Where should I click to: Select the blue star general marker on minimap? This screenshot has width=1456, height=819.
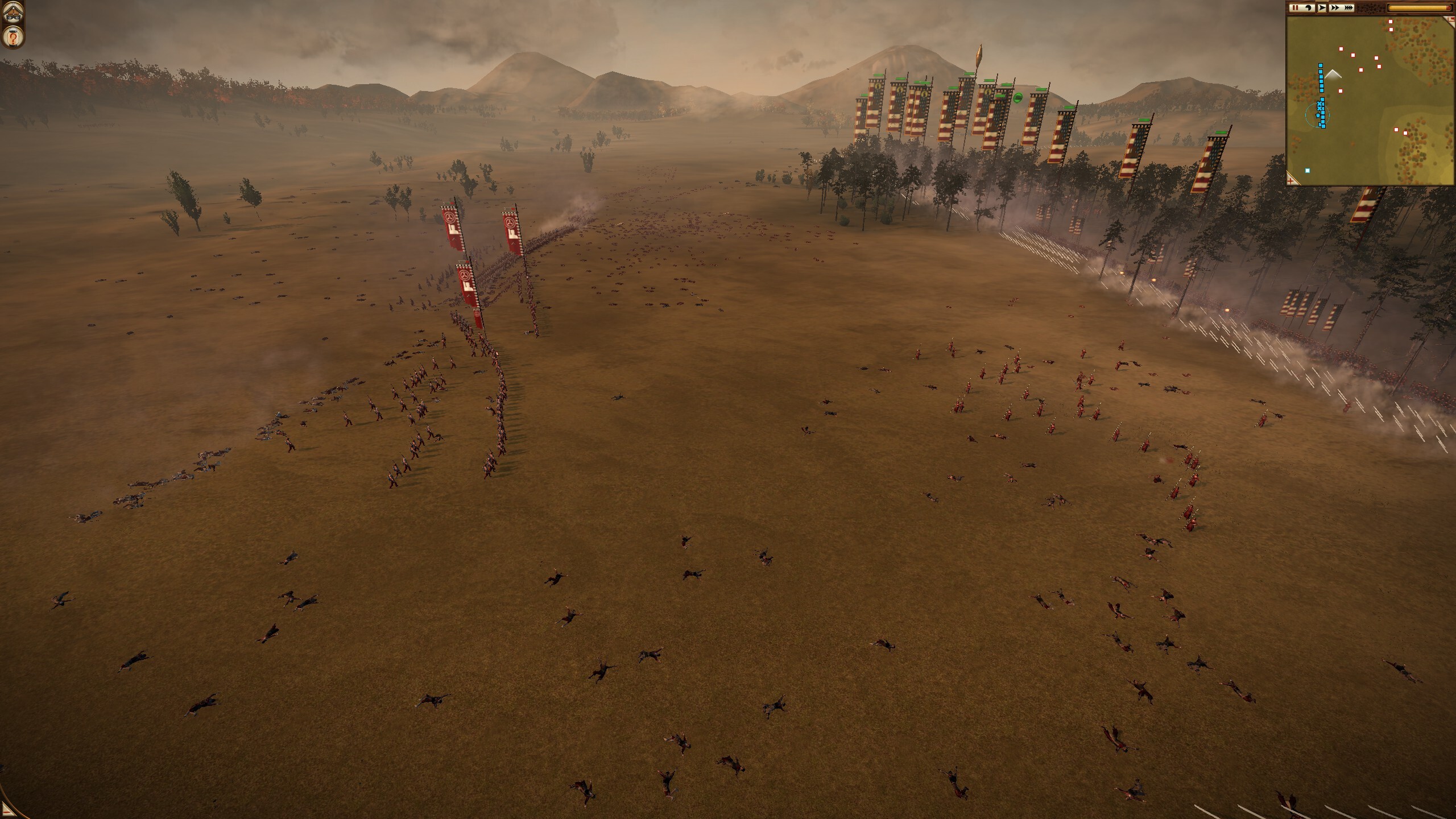click(1318, 116)
